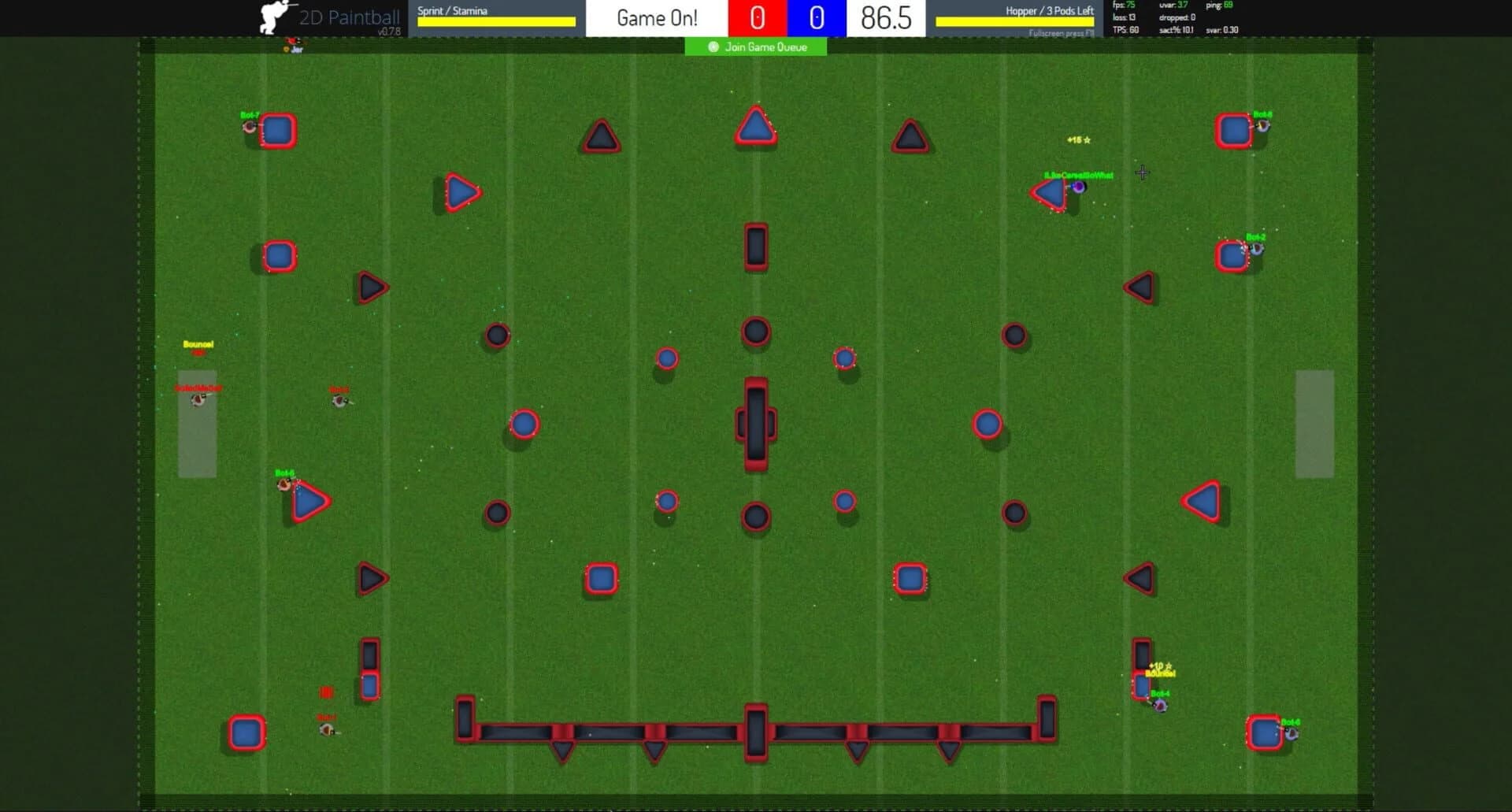1512x812 pixels.
Task: Click the center snake bunker on the field
Action: coord(756,423)
